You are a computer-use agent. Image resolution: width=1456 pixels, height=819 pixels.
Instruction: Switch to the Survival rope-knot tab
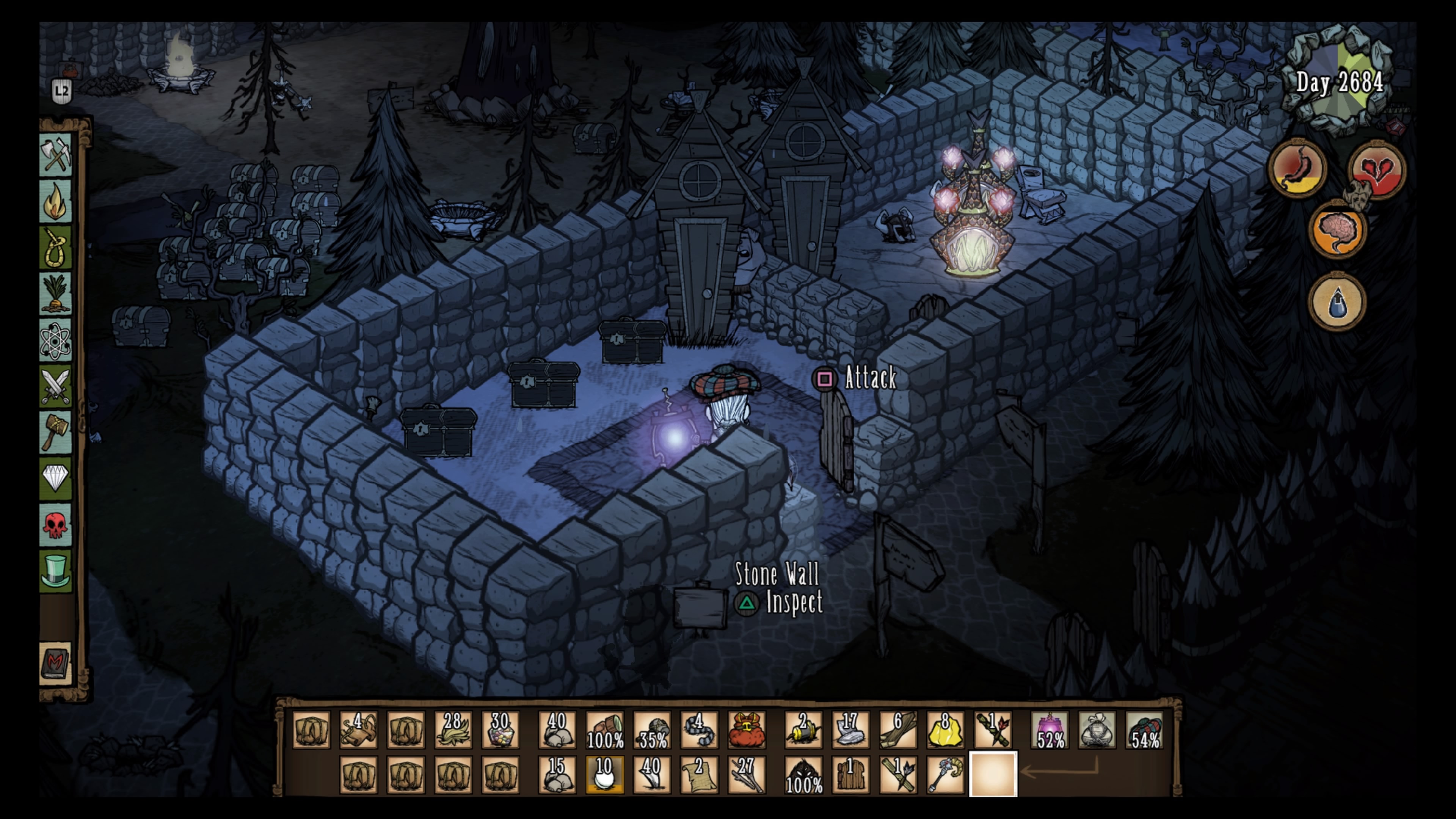pyautogui.click(x=56, y=248)
